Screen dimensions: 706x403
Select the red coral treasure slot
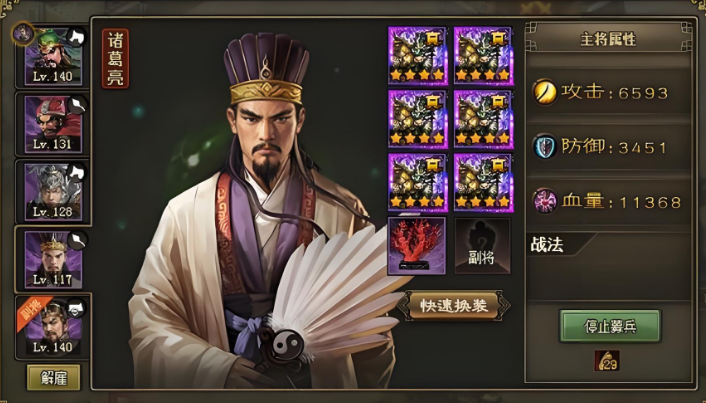pyautogui.click(x=416, y=246)
